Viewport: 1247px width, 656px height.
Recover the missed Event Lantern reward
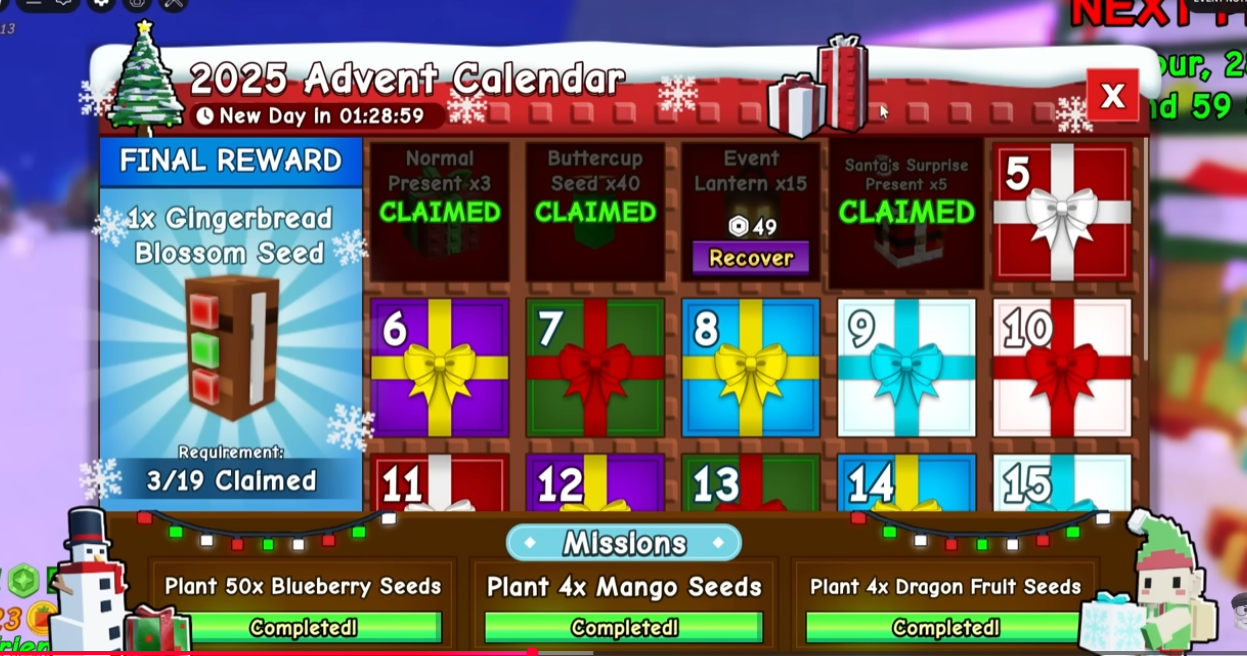coord(751,258)
